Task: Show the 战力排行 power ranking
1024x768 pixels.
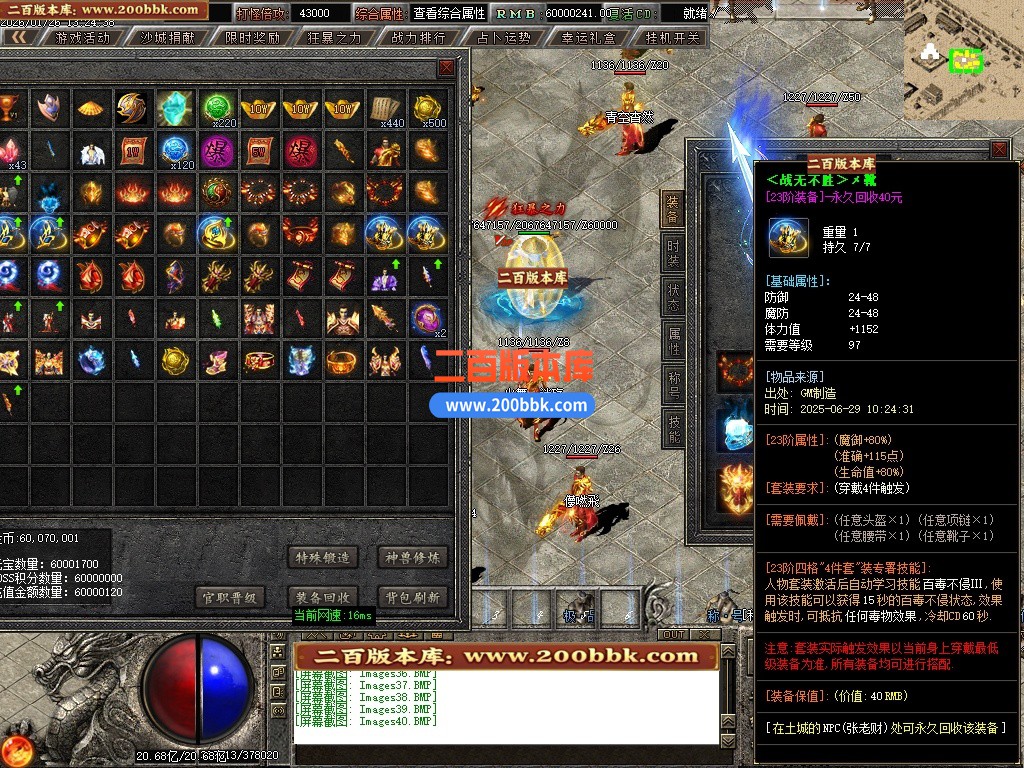Action: [418, 38]
